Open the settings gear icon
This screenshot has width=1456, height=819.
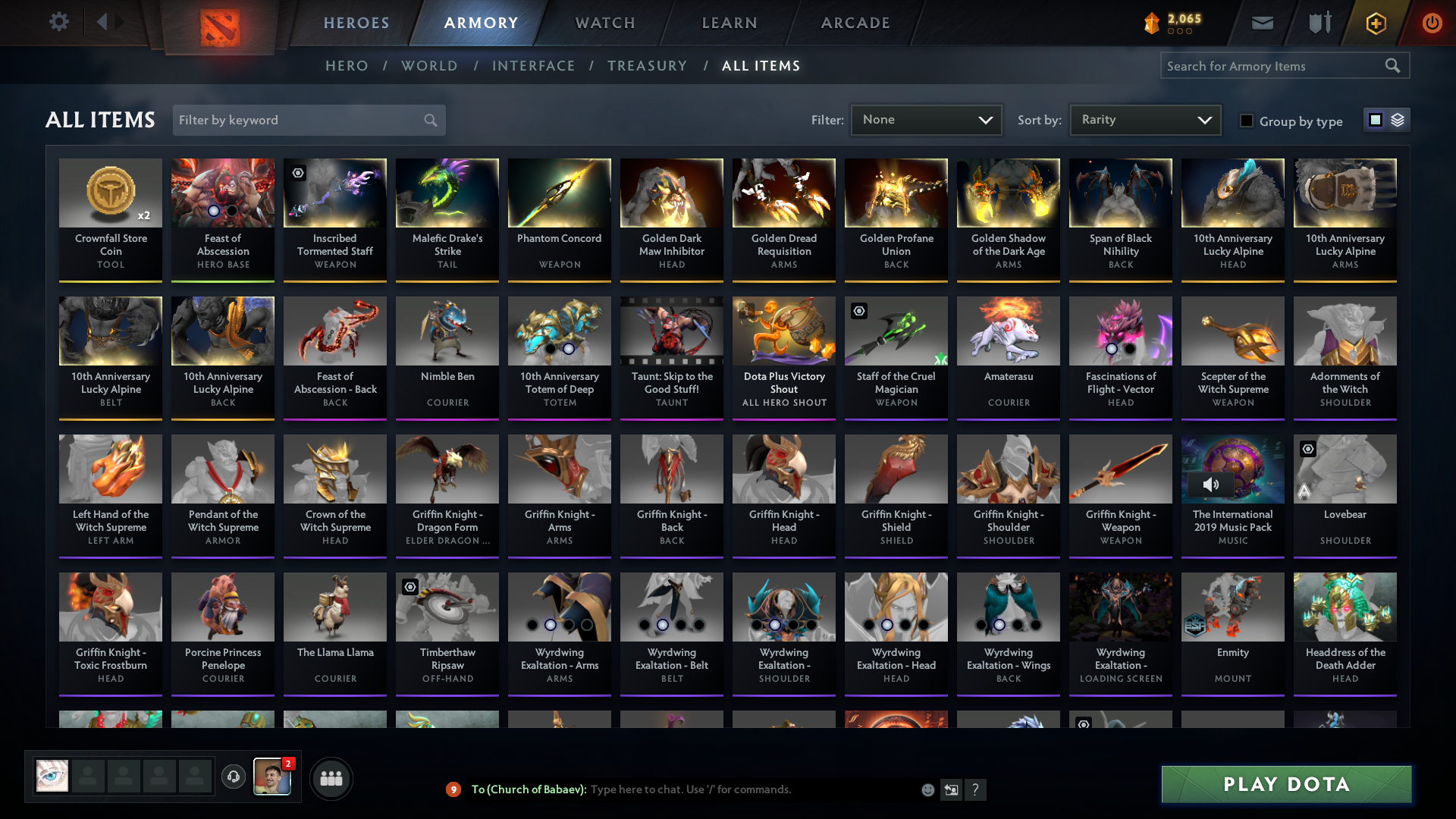[59, 22]
